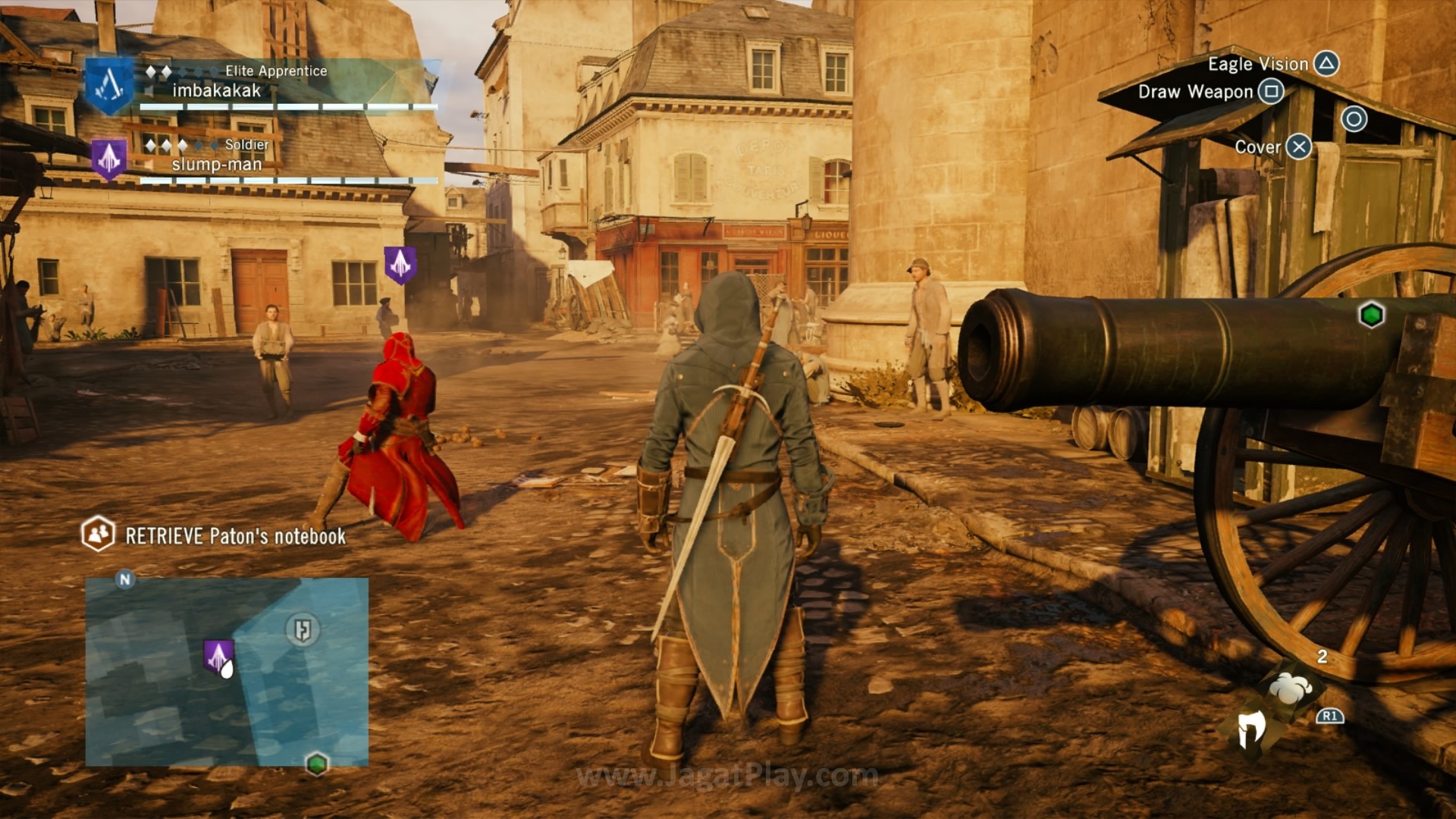Image resolution: width=1456 pixels, height=819 pixels.
Task: Click the purple teammate marker above the red assassin
Action: click(400, 265)
